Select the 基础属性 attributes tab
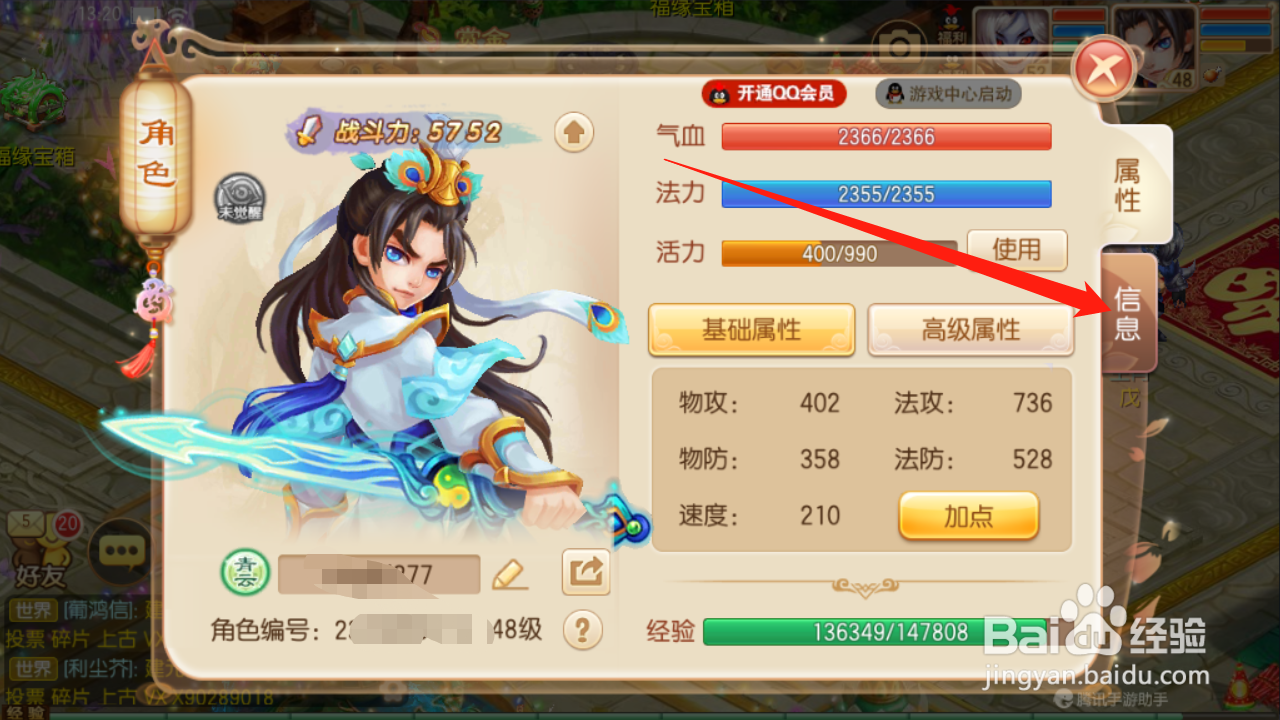 click(752, 330)
